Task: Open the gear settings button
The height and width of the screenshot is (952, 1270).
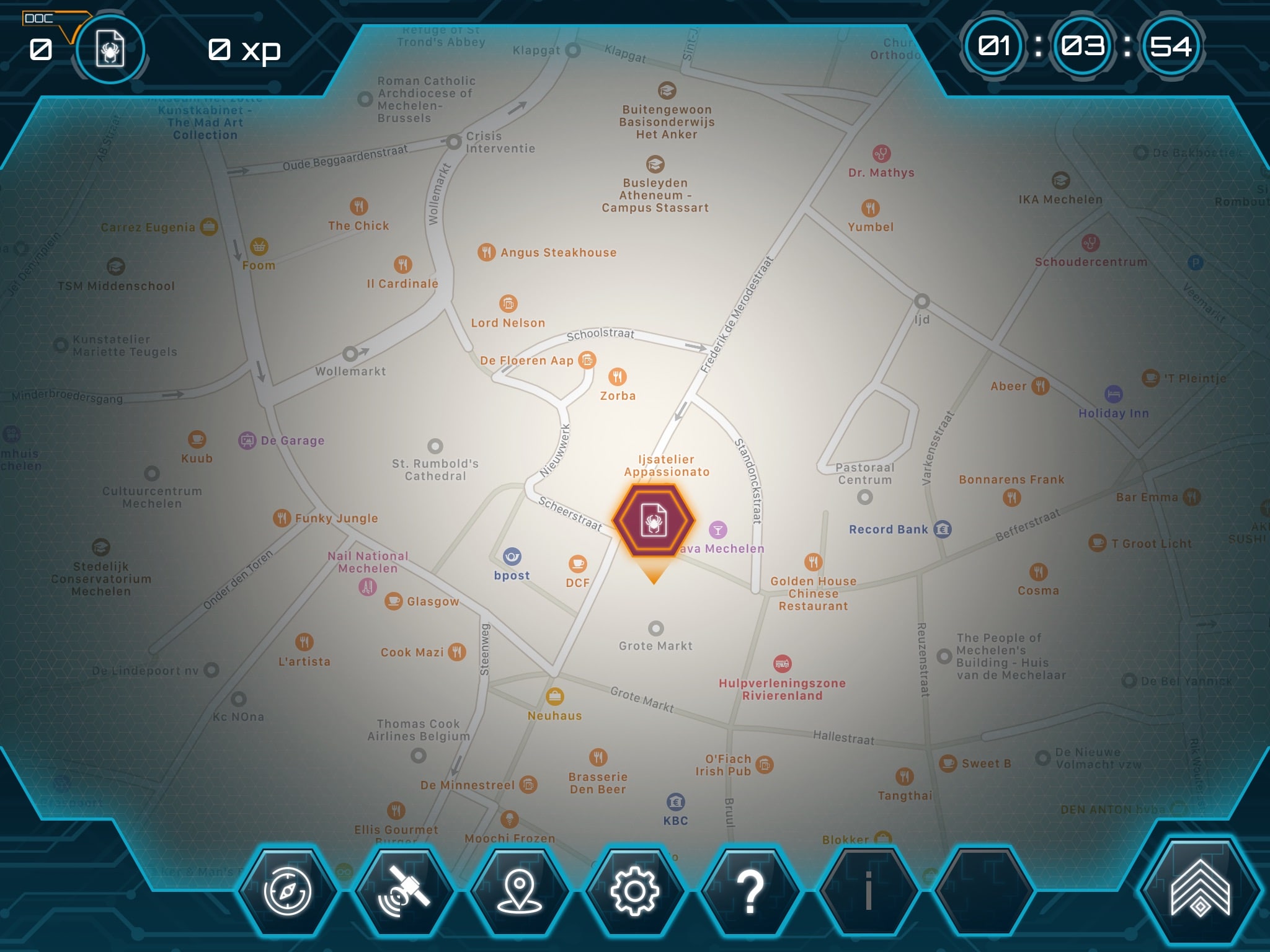Action: [634, 891]
